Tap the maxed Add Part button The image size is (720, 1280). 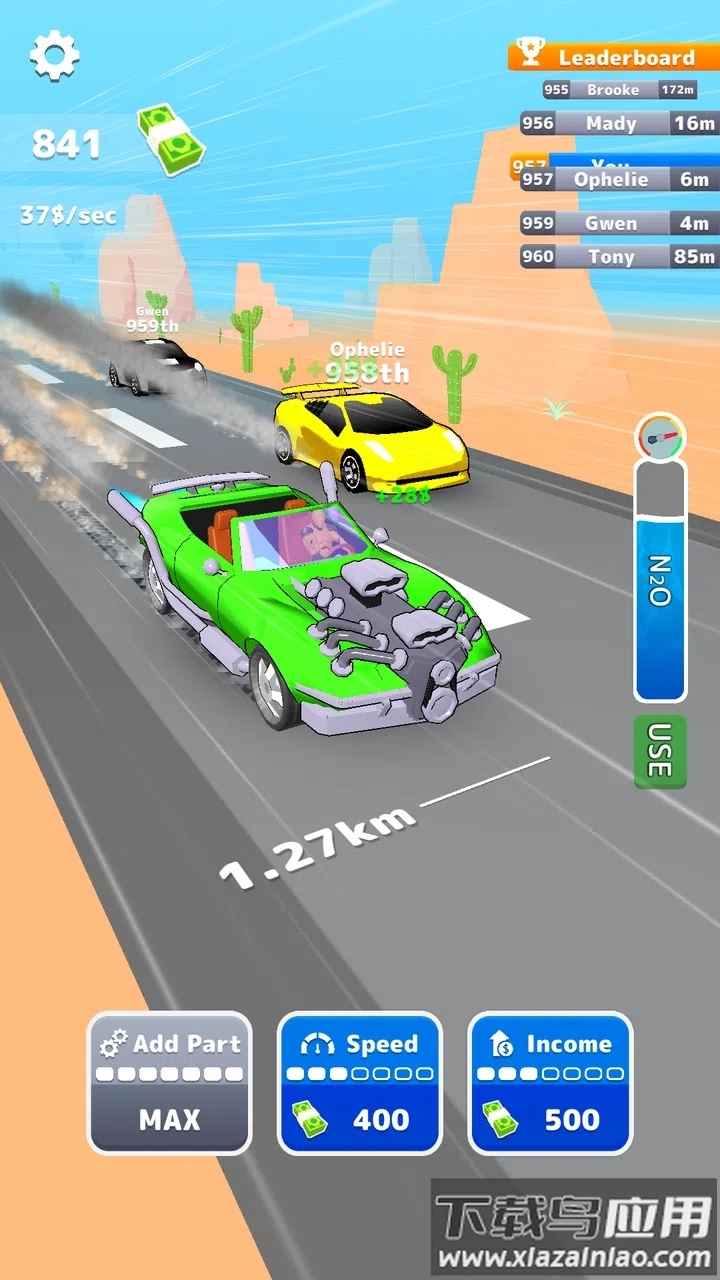point(169,1083)
